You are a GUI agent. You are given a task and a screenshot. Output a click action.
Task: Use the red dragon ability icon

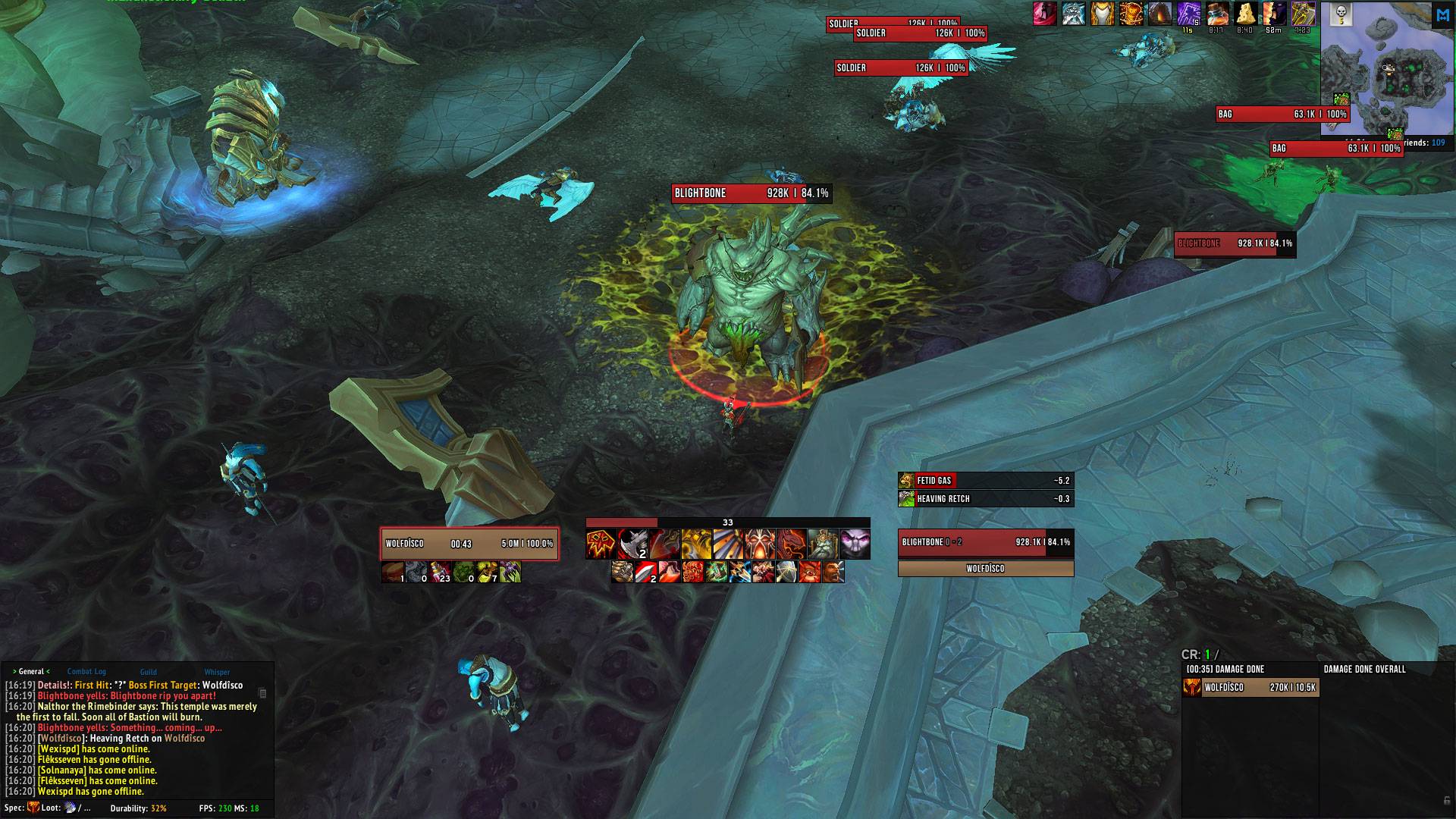coord(791,544)
